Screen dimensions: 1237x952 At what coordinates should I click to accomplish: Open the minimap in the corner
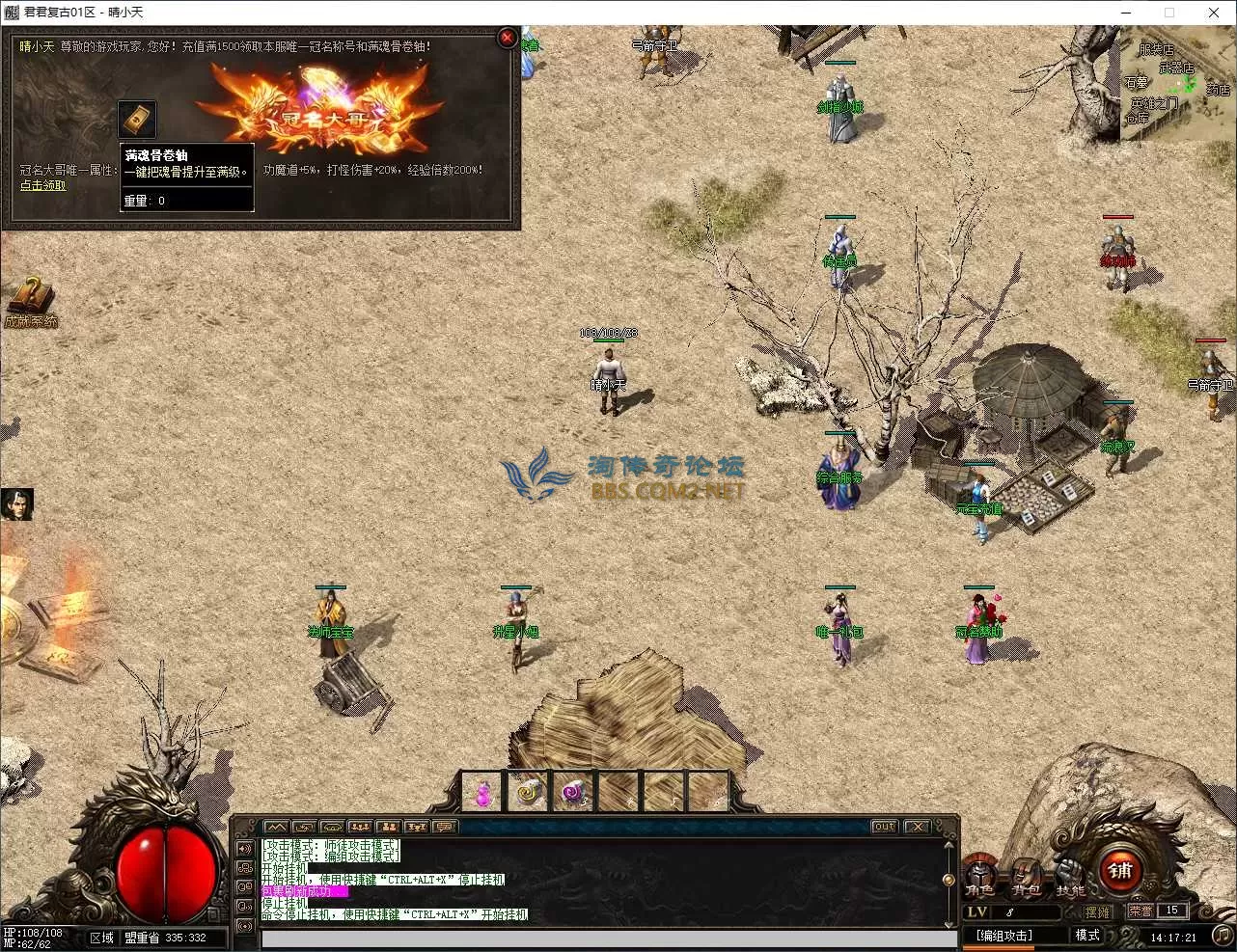1176,85
